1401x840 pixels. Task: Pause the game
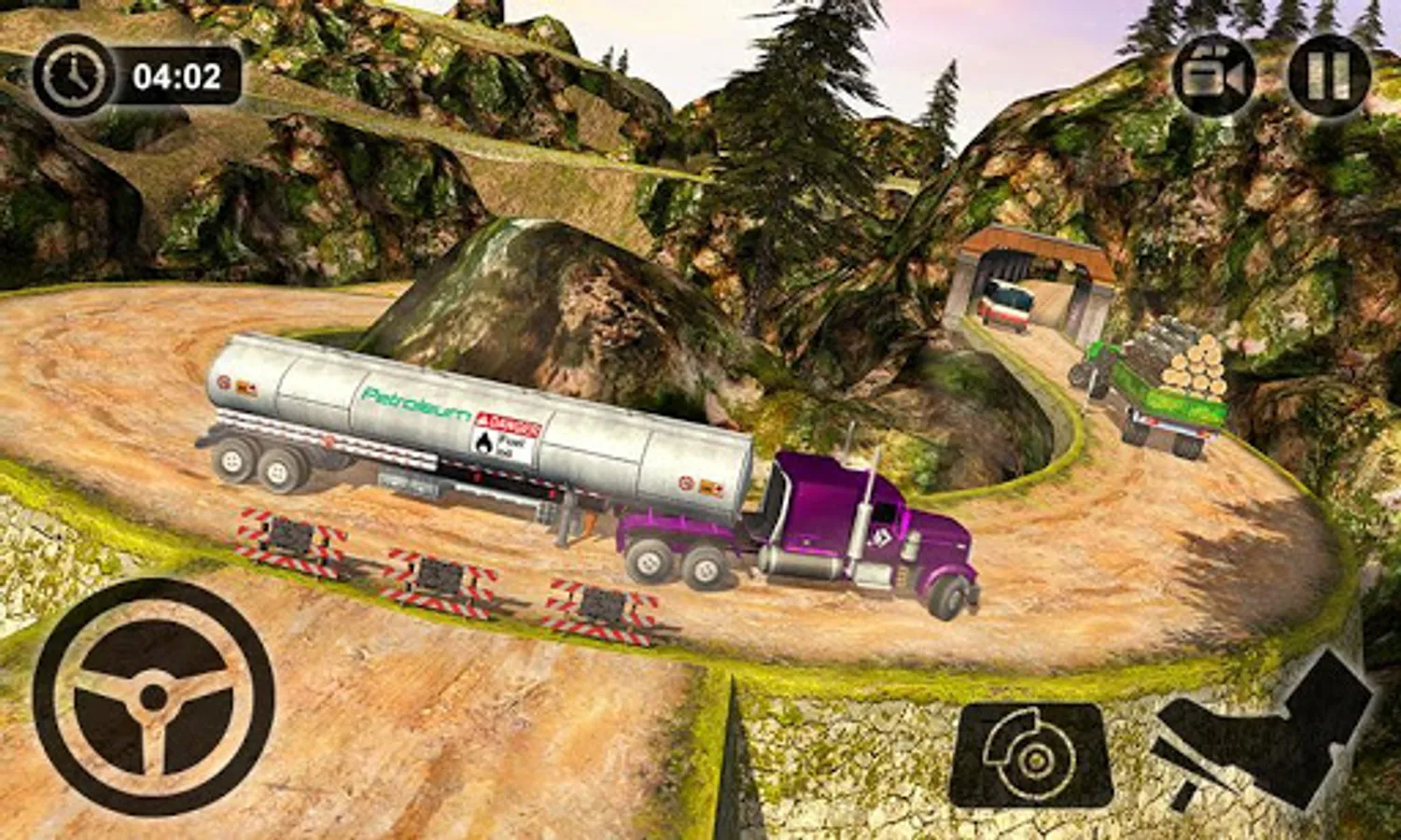1329,76
